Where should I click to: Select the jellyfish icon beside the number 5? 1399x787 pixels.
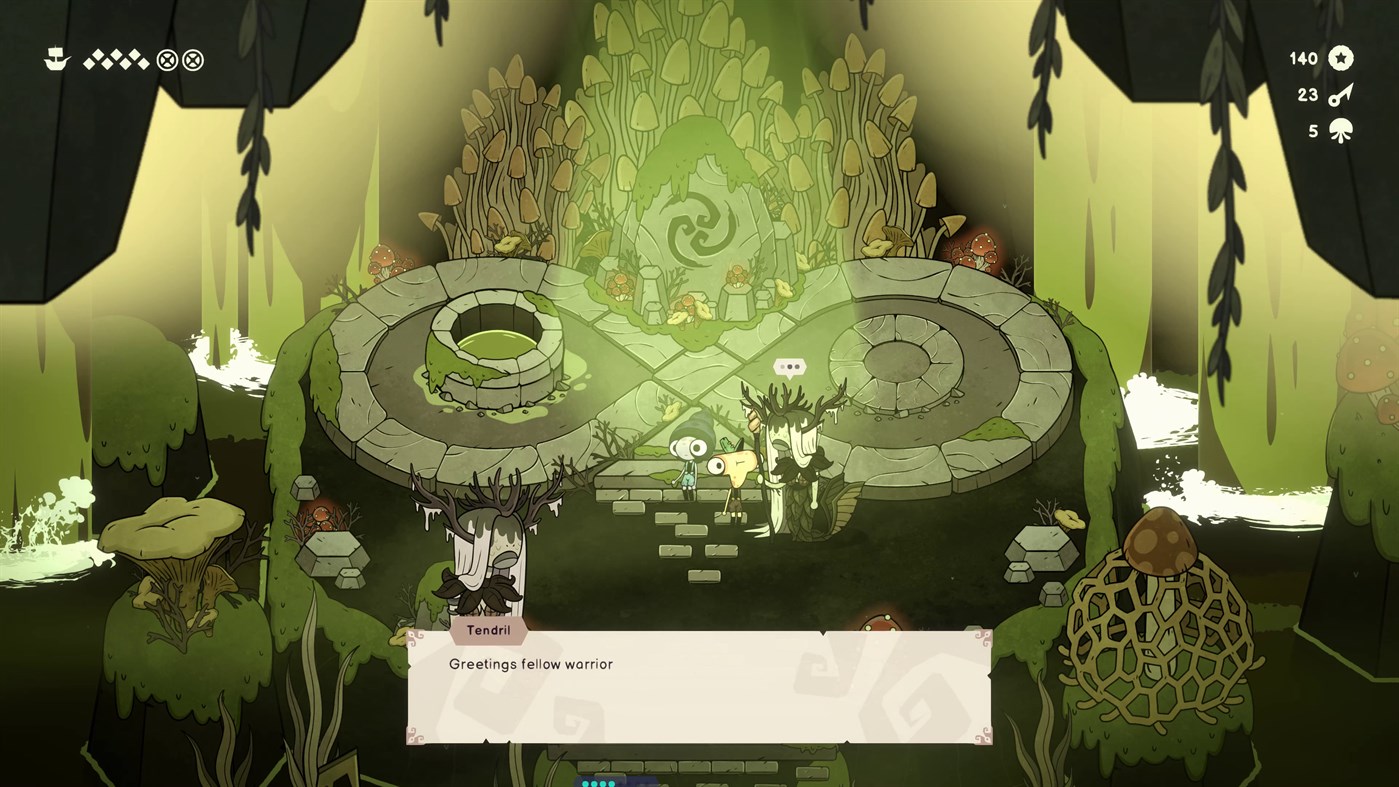pyautogui.click(x=1343, y=130)
